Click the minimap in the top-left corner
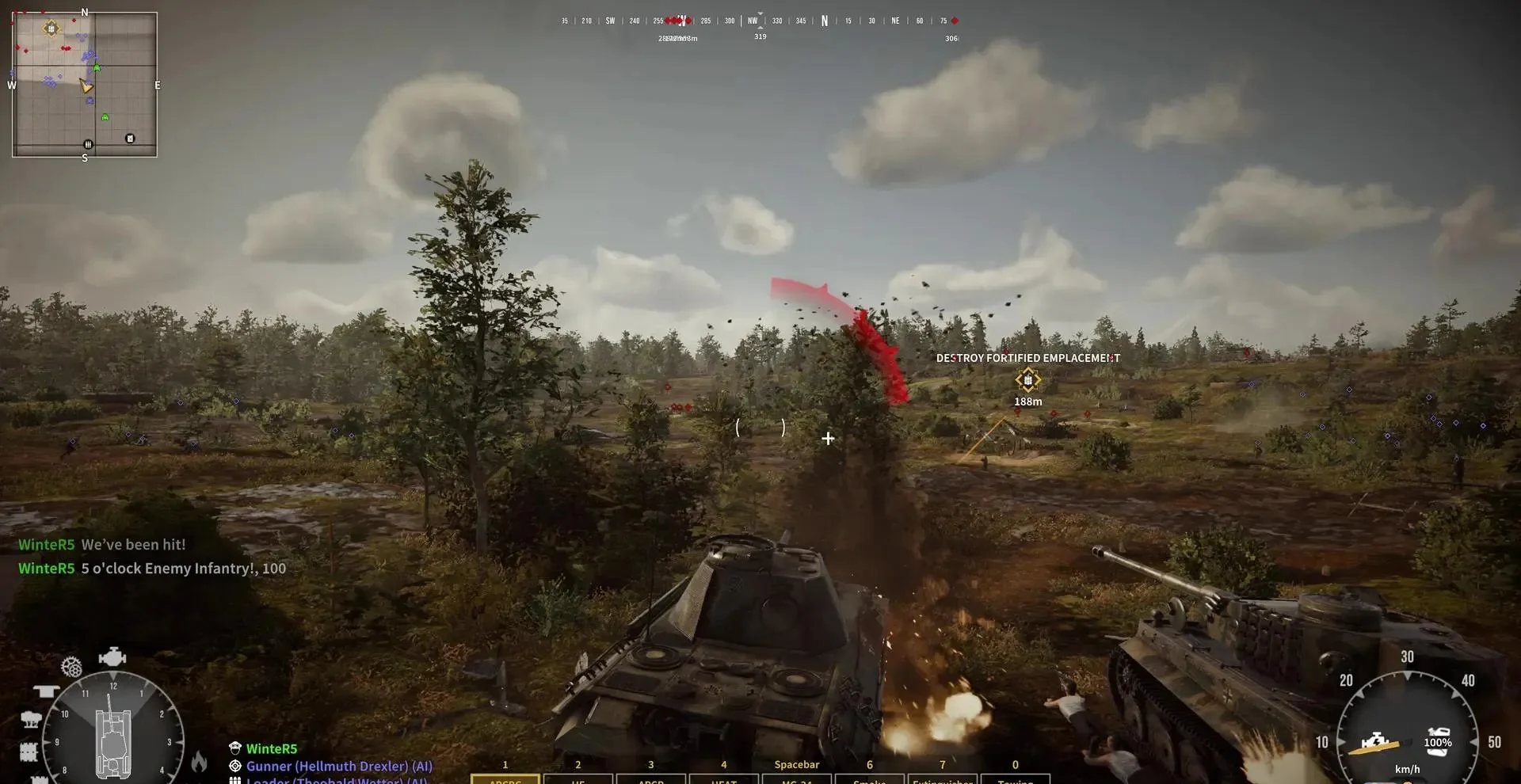Screen dimensions: 1521x784 [83, 83]
